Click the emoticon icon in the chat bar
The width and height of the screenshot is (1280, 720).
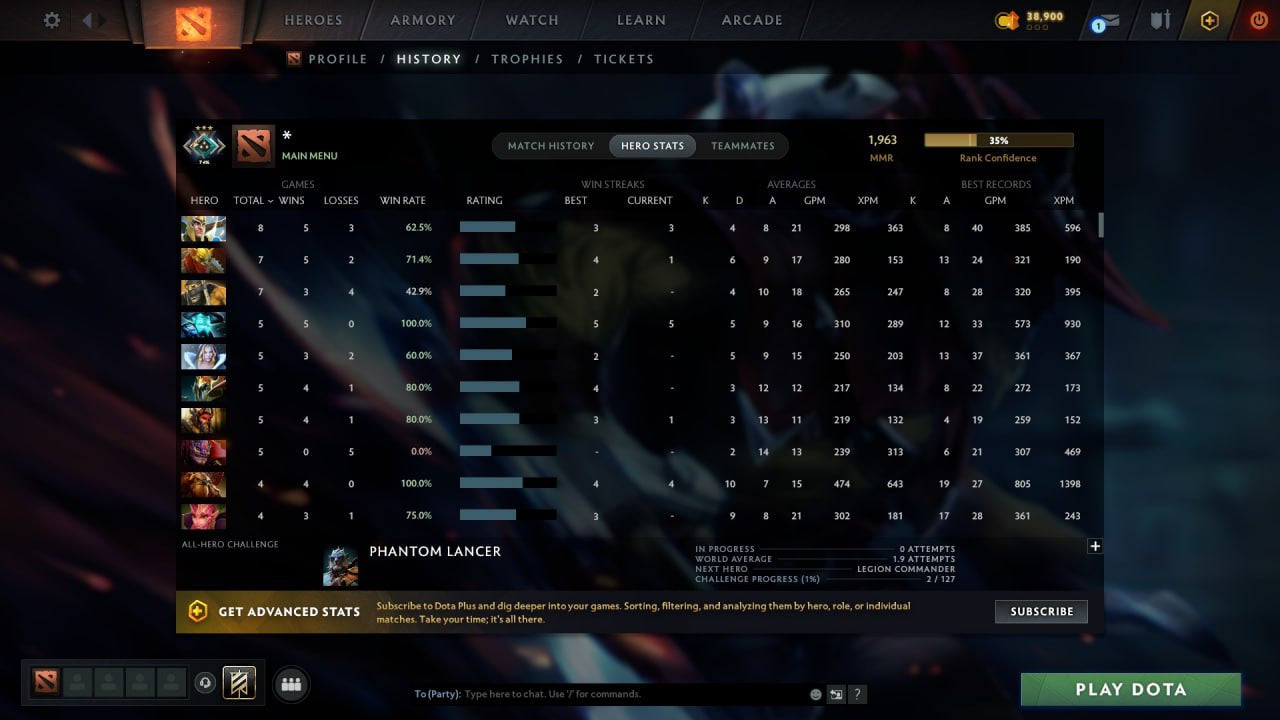[815, 693]
